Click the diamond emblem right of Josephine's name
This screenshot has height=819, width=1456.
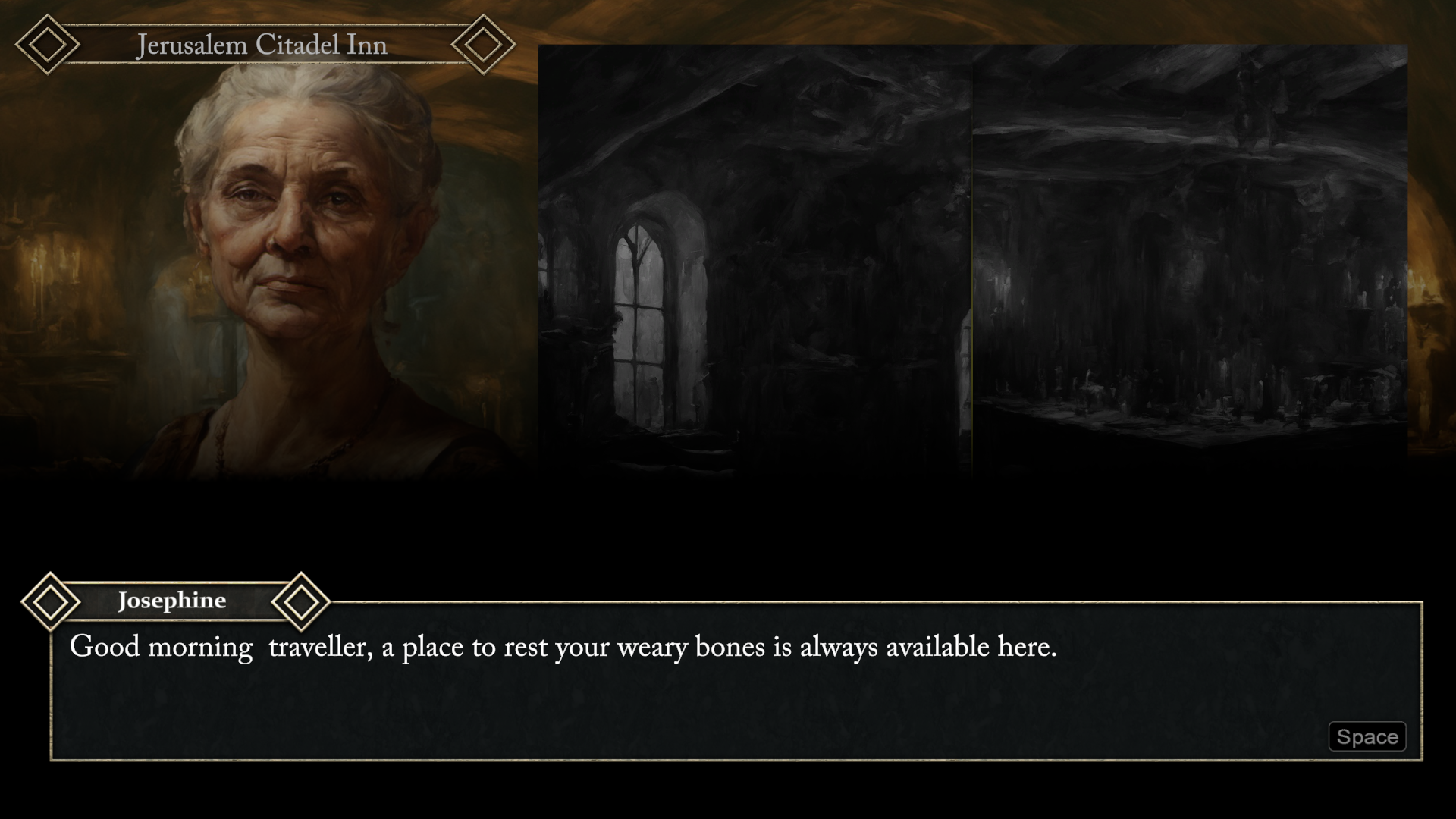pos(302,601)
